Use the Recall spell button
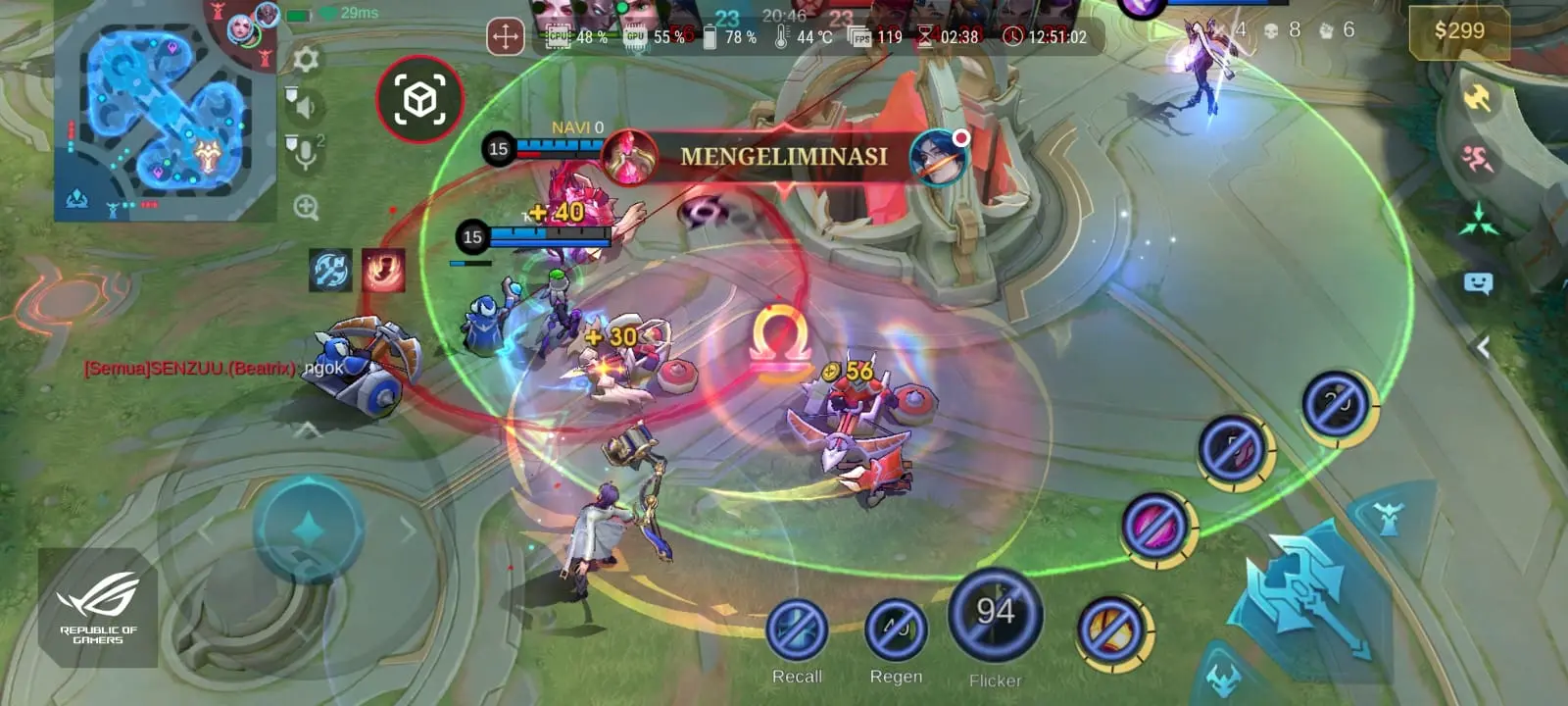Image resolution: width=1568 pixels, height=706 pixels. (797, 630)
